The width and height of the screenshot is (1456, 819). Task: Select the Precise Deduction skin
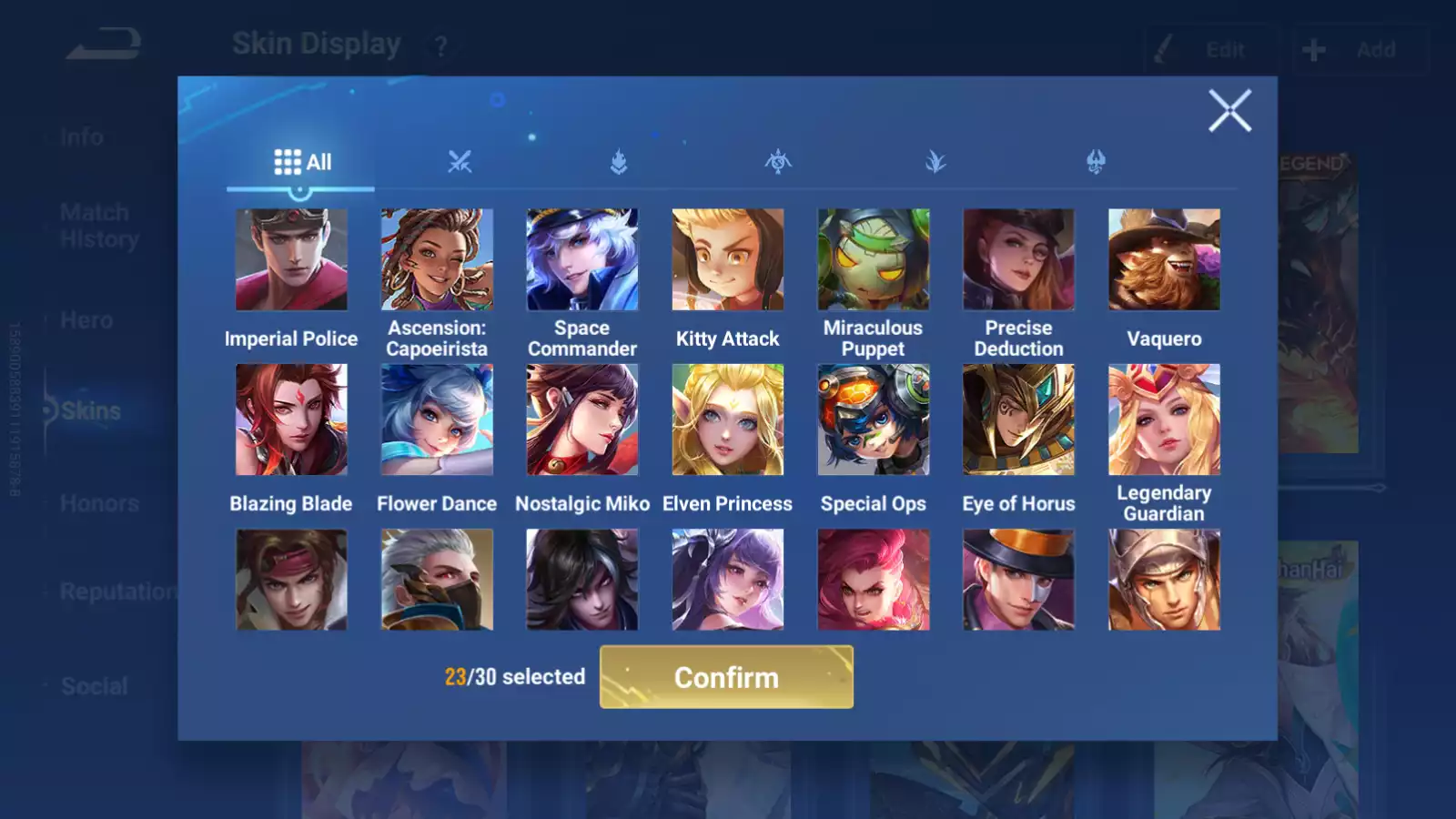coord(1018,260)
